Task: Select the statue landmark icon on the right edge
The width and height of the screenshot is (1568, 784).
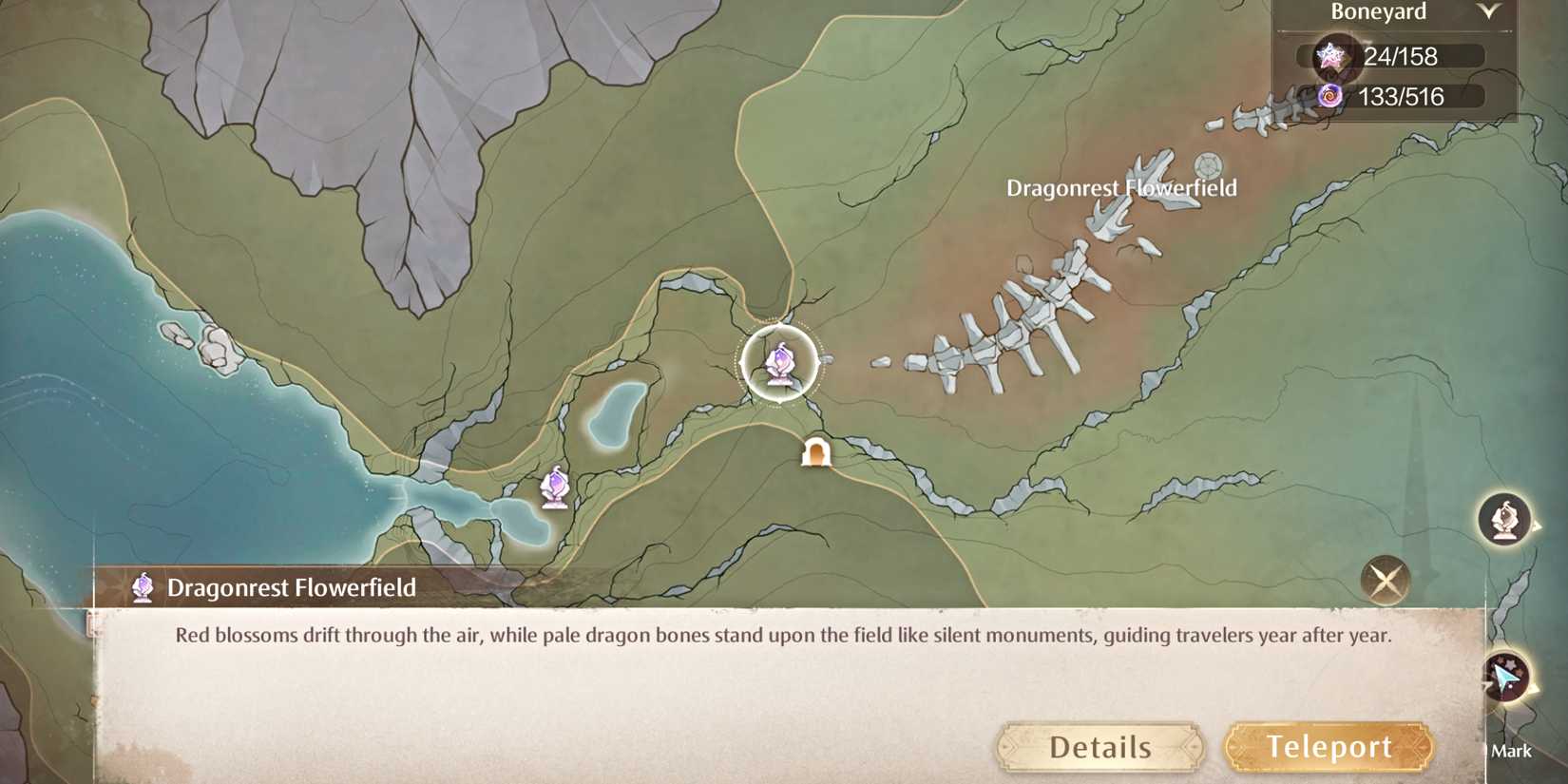Action: [x=1507, y=518]
